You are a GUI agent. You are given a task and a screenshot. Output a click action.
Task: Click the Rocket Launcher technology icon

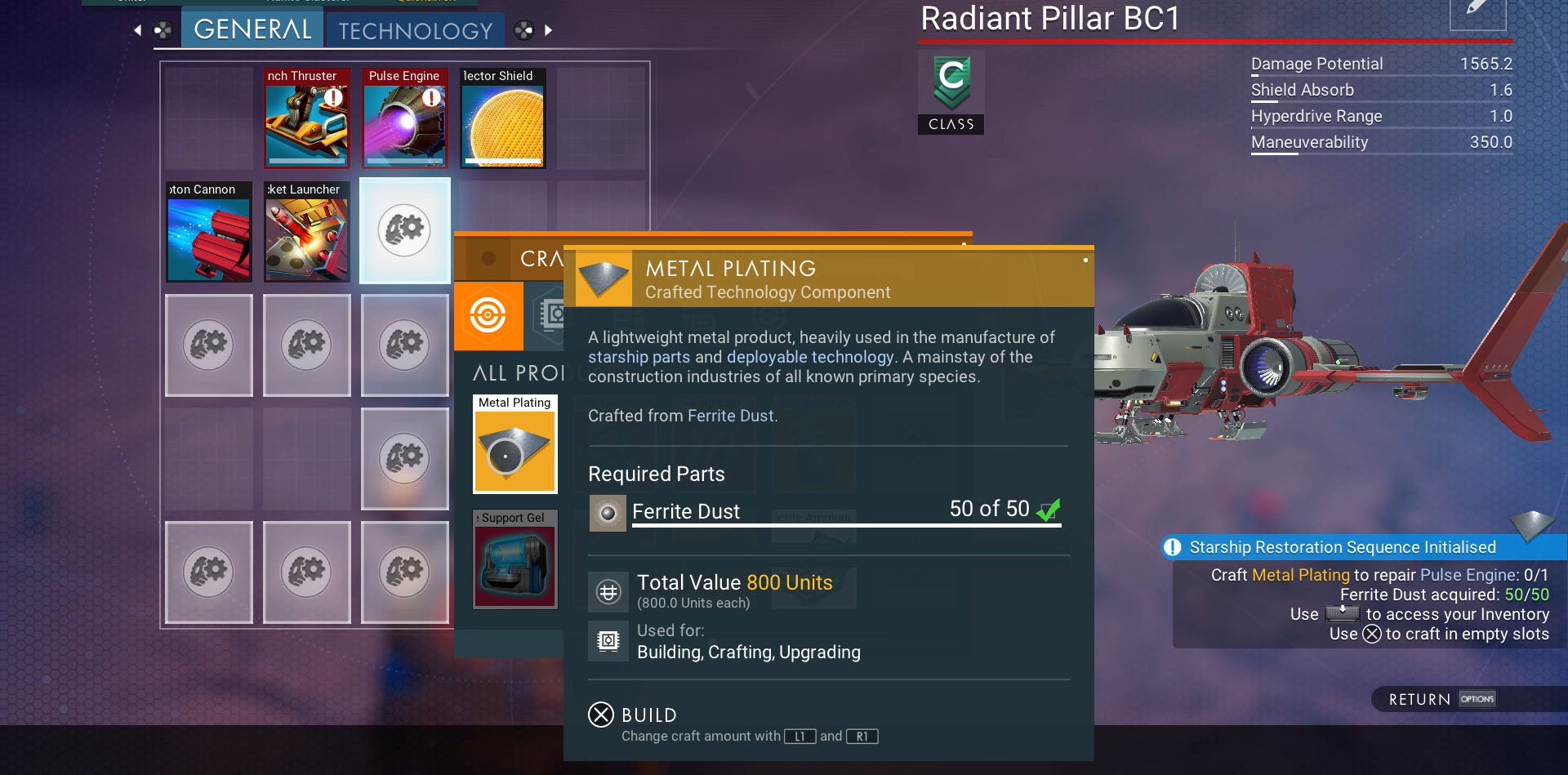pyautogui.click(x=306, y=233)
